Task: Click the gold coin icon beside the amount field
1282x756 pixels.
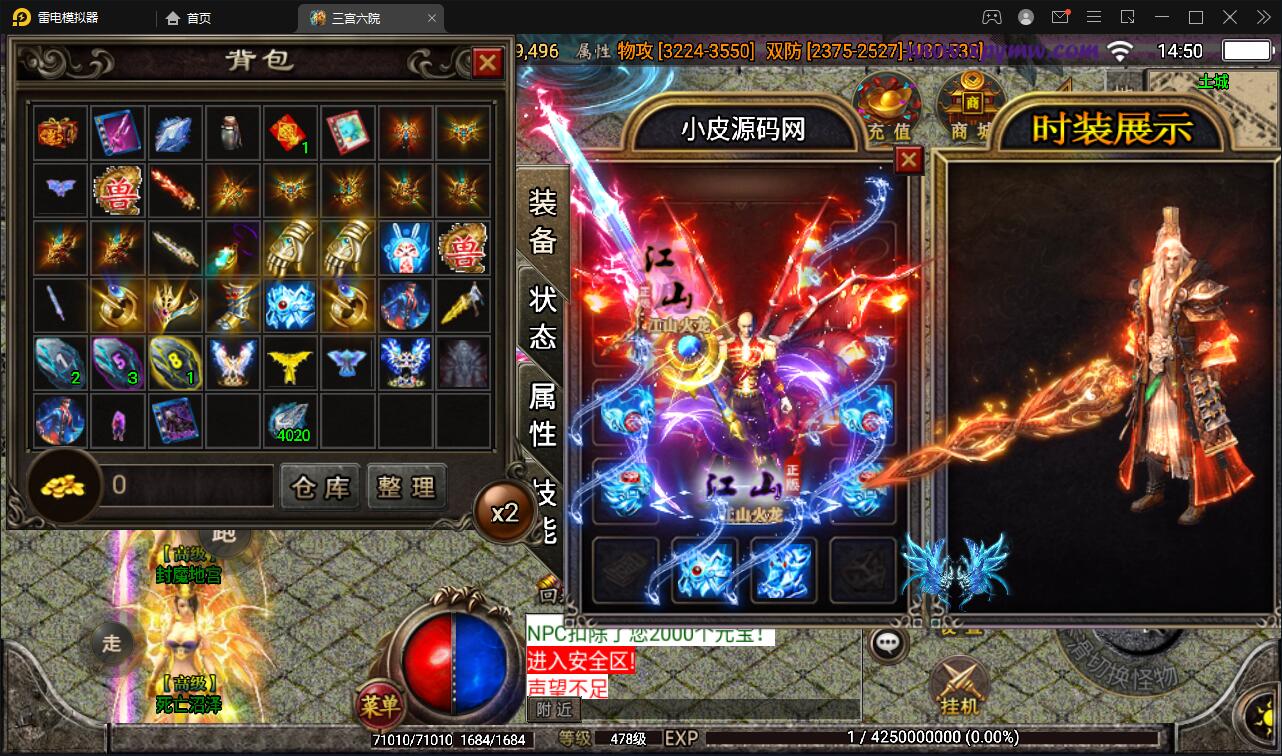Action: pyautogui.click(x=62, y=485)
